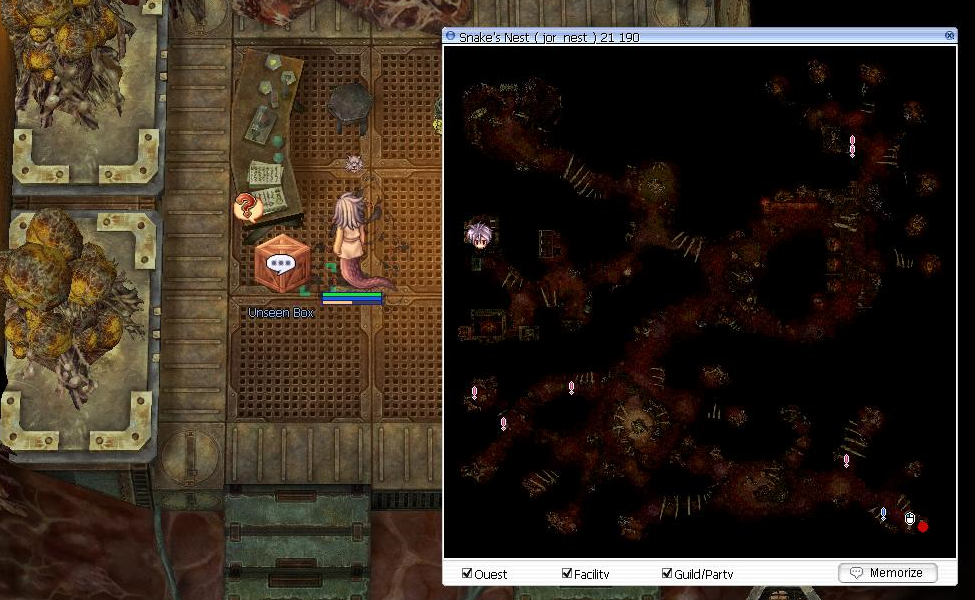Image resolution: width=975 pixels, height=600 pixels.
Task: Close the Snake's Nest map window
Action: pos(949,36)
